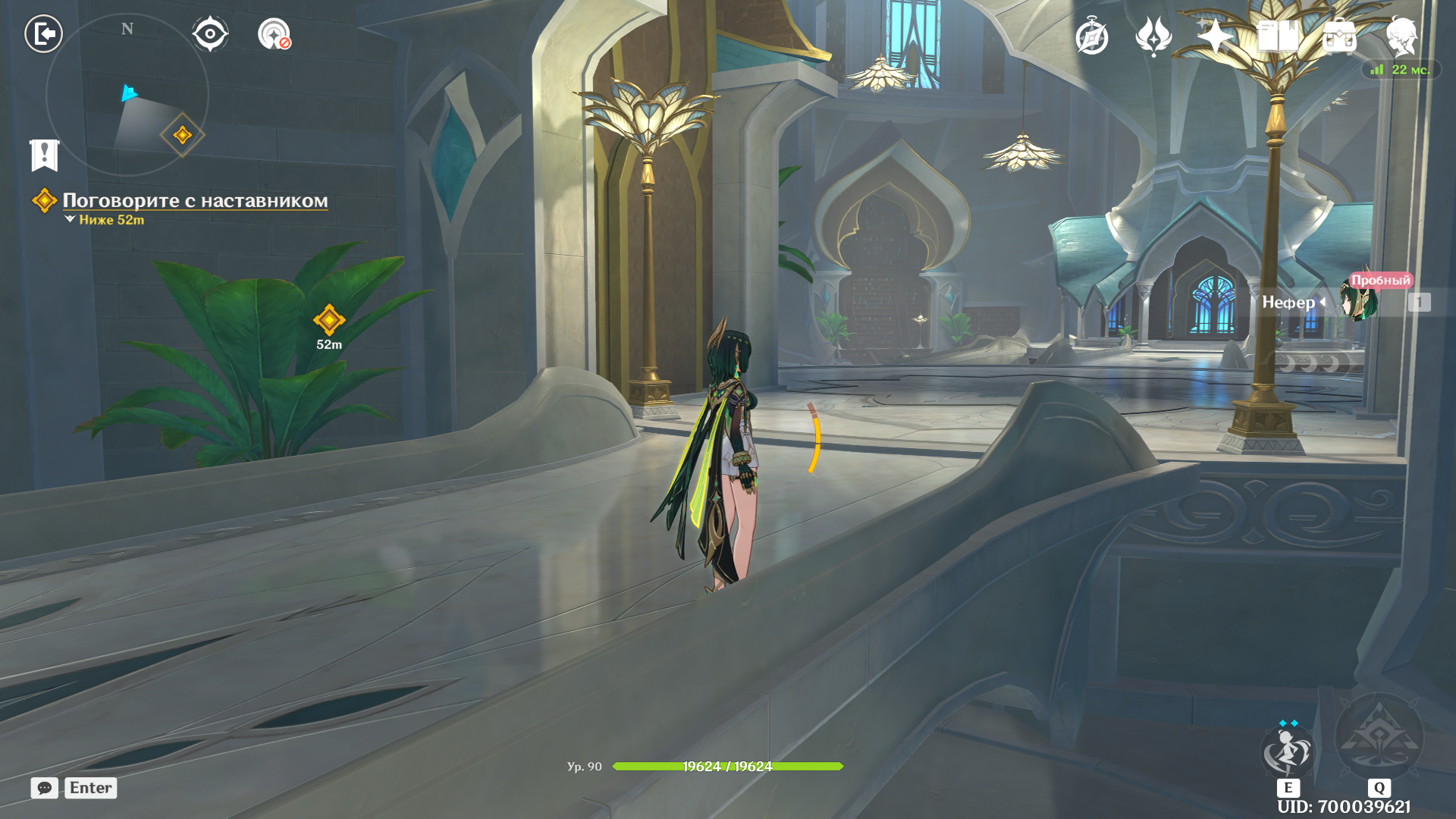Open the flame-shaped events icon
This screenshot has width=1456, height=819.
click(1153, 36)
